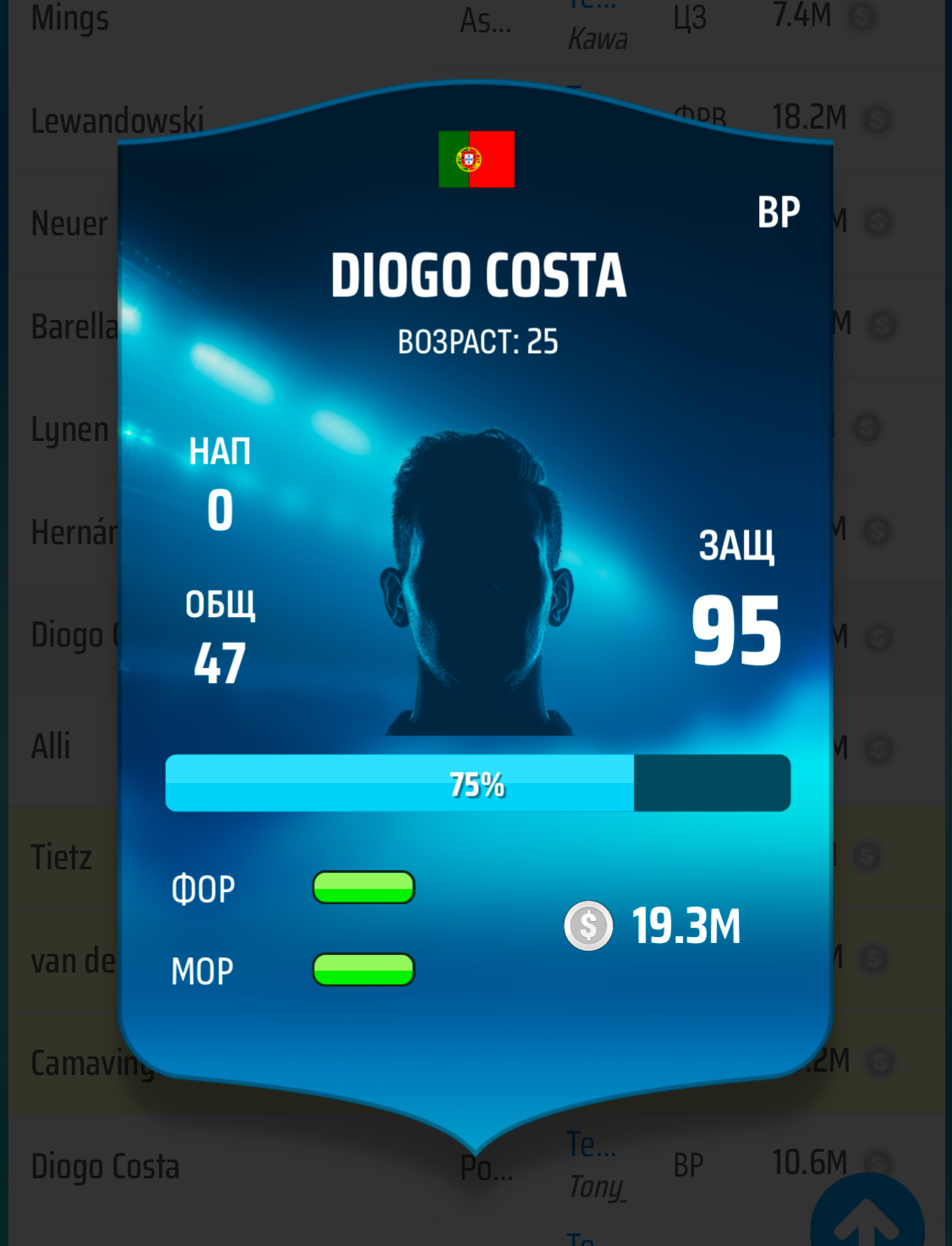Screen dimensions: 952x1246
Task: Select the Lynen player row
Action: tap(69, 429)
